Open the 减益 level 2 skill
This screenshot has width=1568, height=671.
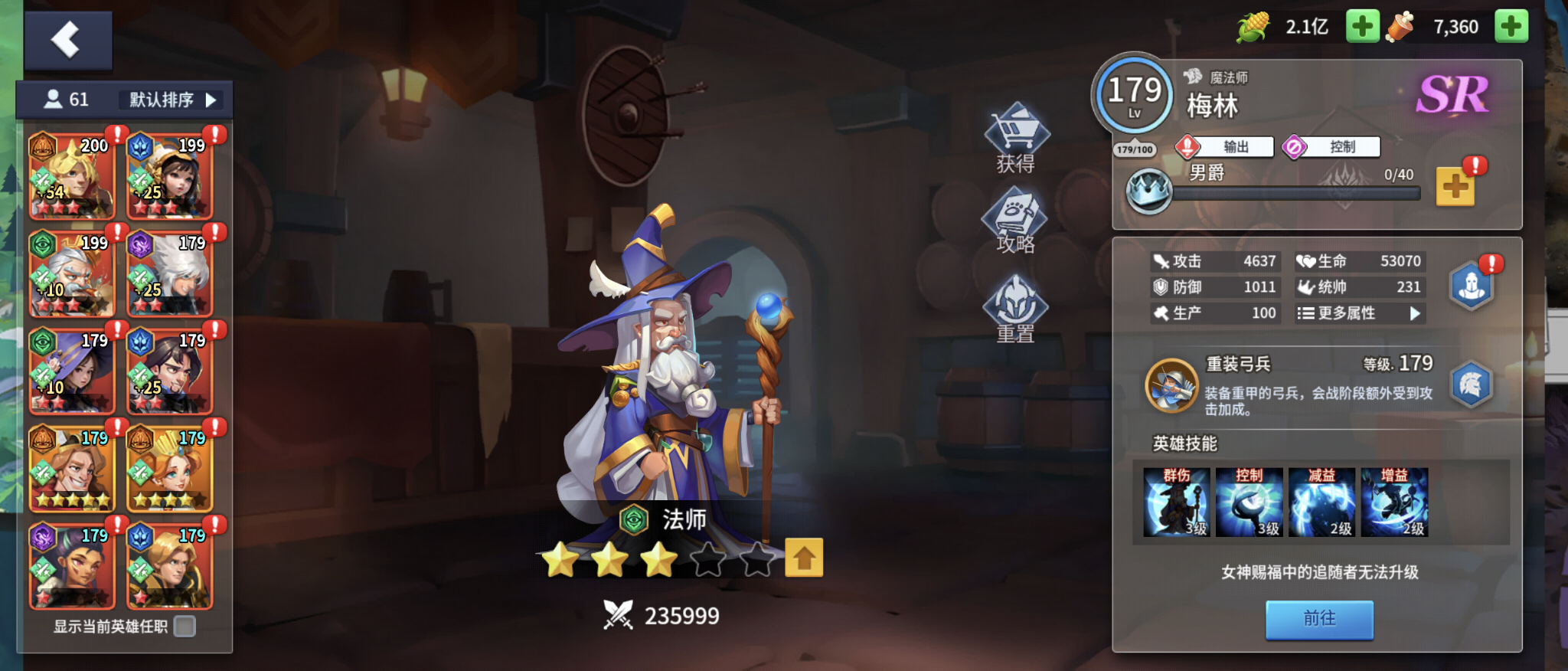coord(1321,502)
